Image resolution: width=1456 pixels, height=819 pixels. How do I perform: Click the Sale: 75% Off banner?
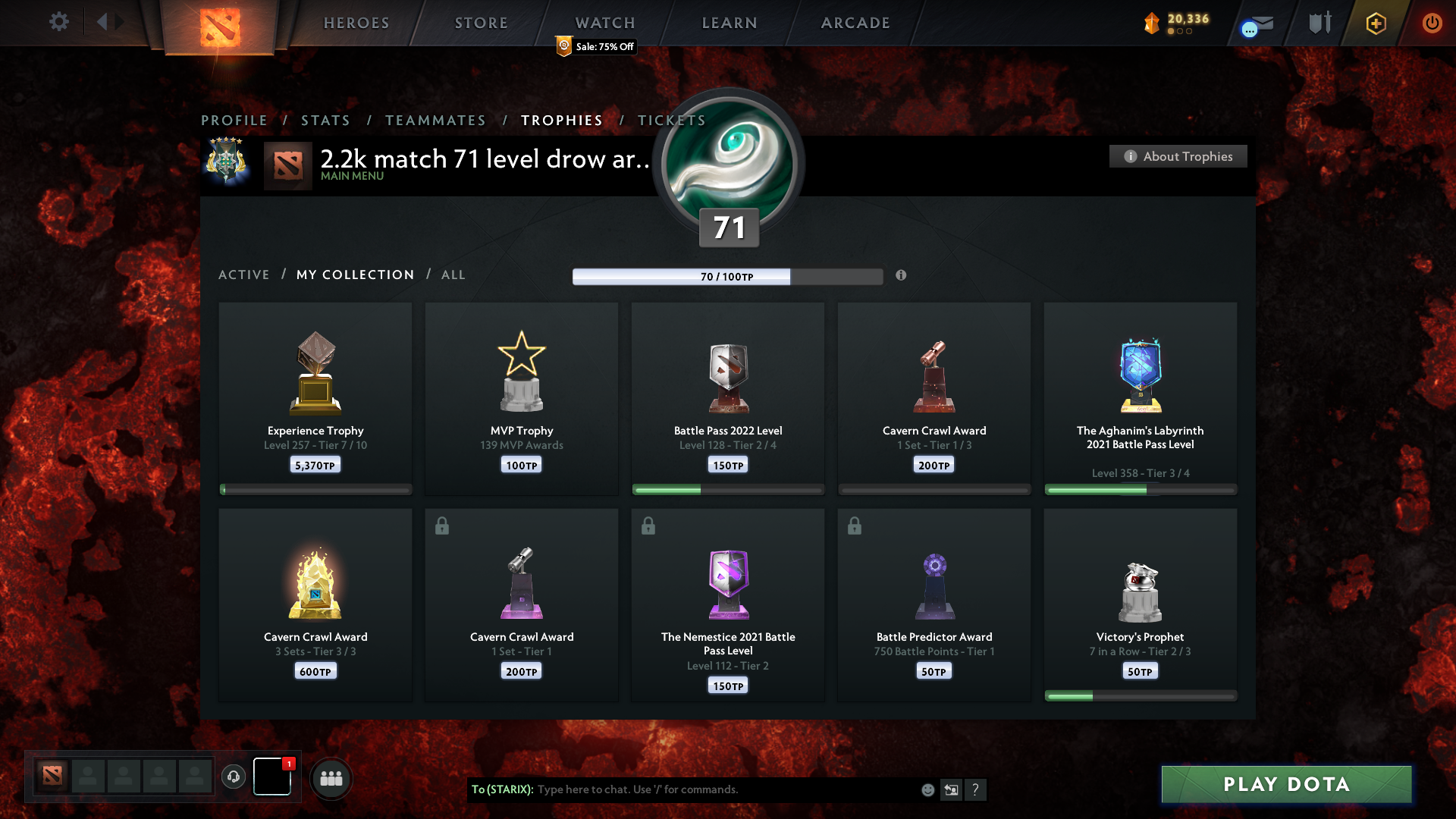(595, 46)
